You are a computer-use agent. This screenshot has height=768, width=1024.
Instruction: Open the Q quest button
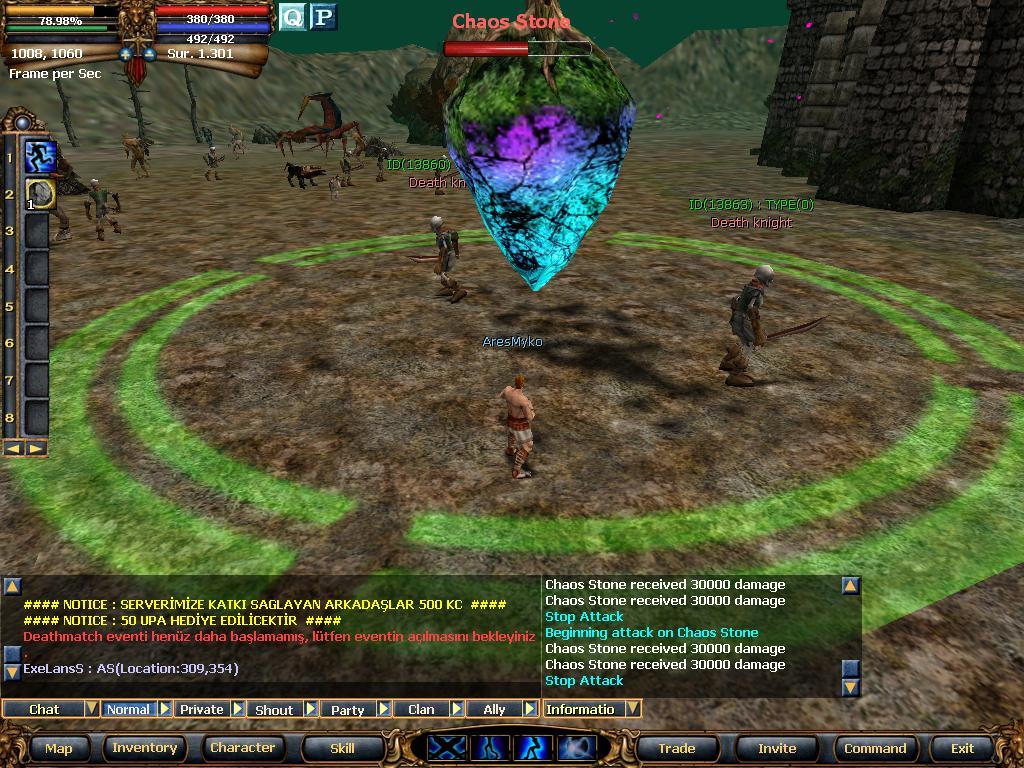(x=291, y=17)
